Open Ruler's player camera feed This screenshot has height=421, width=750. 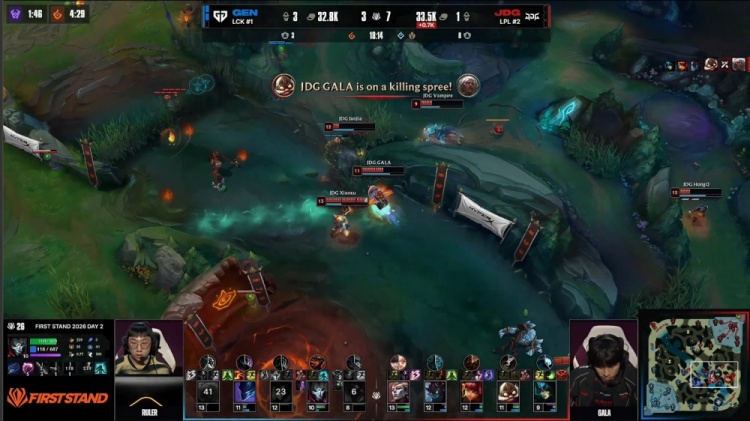coord(149,362)
